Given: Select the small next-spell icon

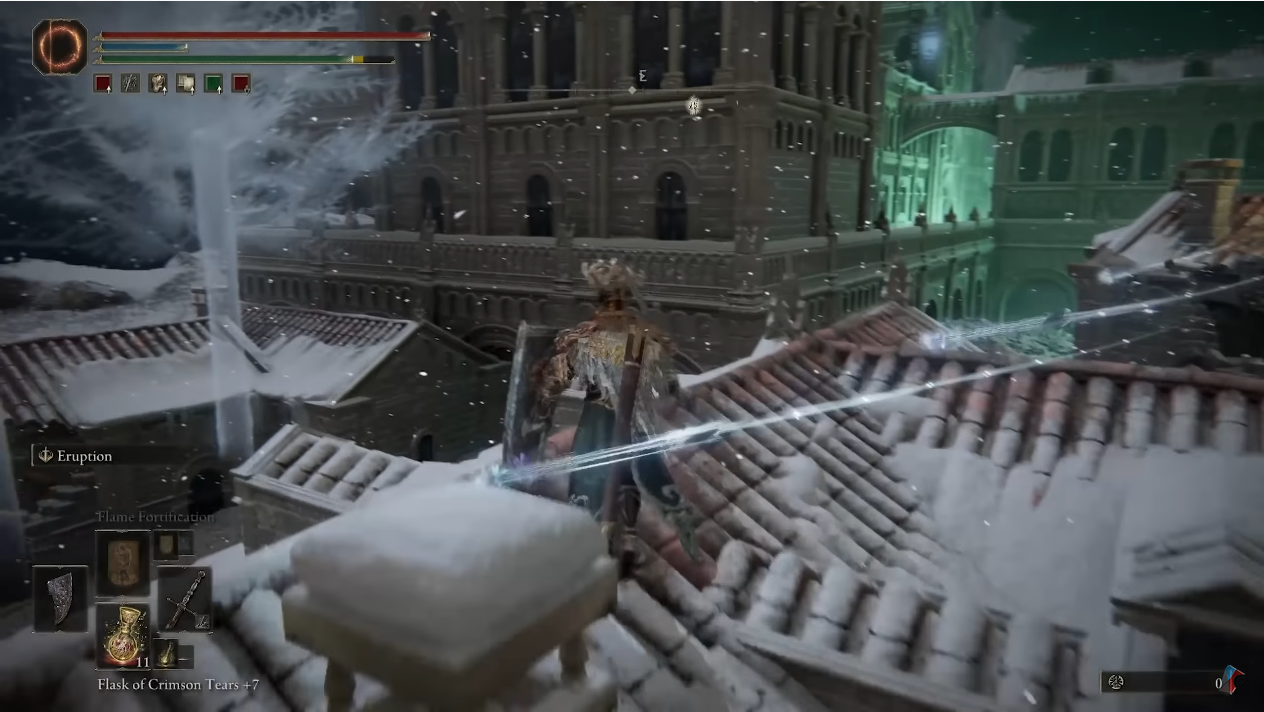Looking at the screenshot, I should pos(166,544).
